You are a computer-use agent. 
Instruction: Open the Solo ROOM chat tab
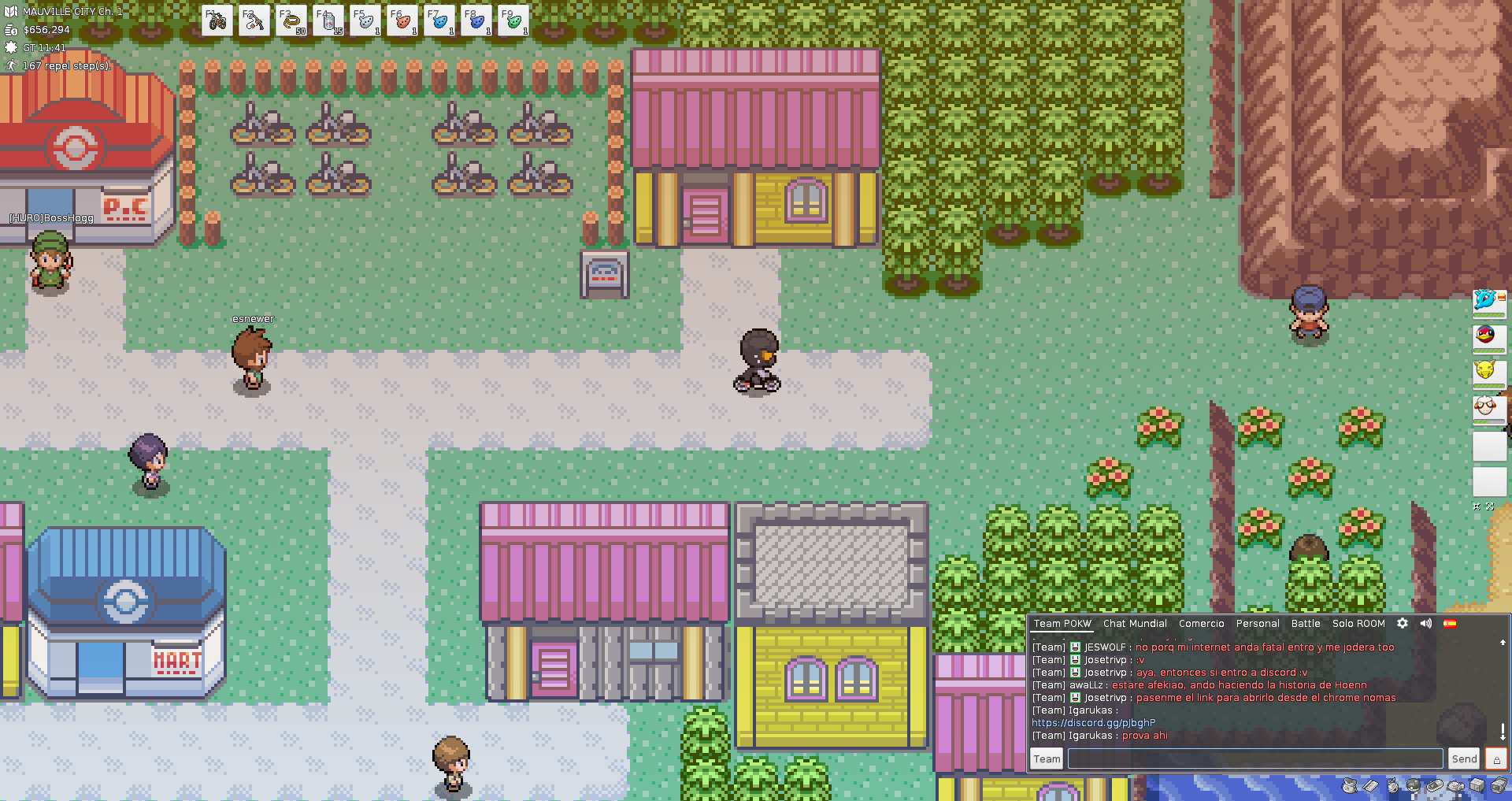point(1358,623)
